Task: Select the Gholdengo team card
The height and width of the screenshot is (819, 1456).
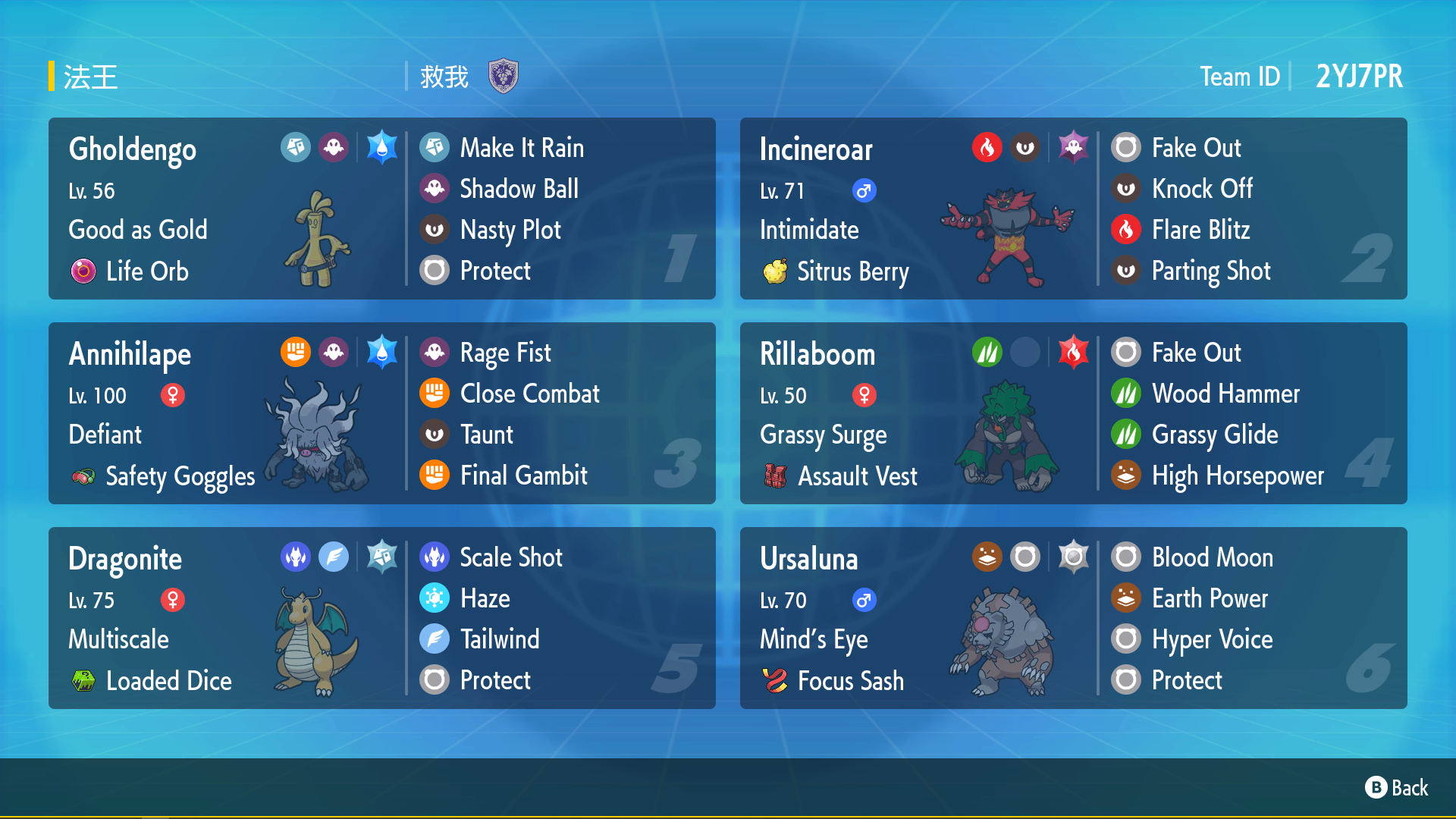Action: click(x=381, y=209)
